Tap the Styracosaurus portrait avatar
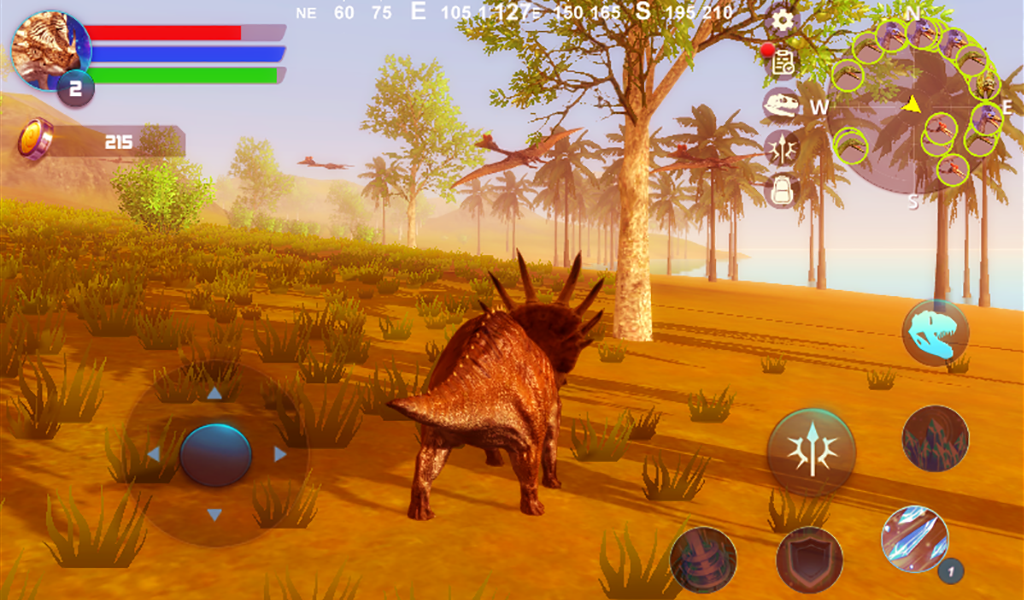 point(50,48)
